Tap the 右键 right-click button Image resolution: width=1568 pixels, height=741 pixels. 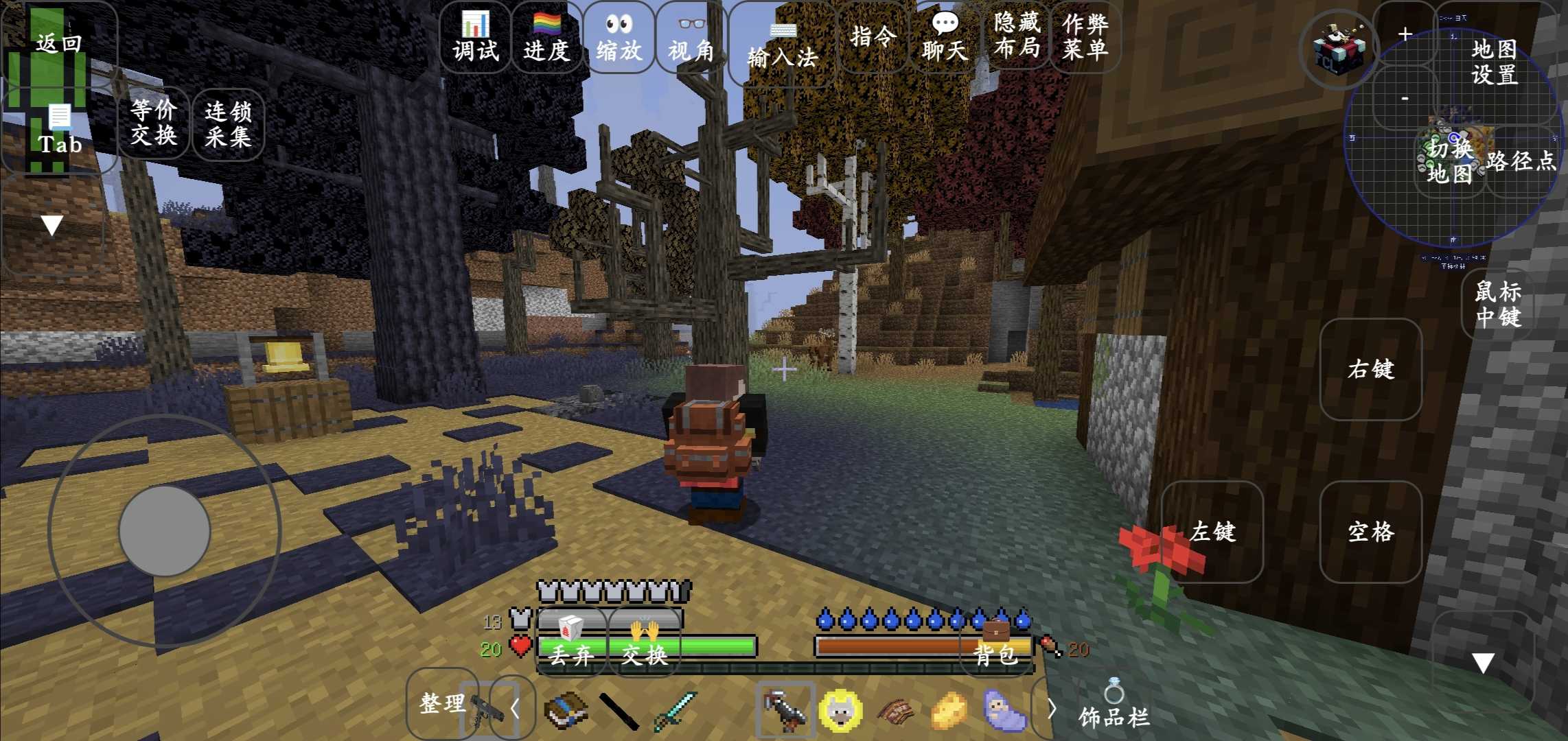[x=1370, y=370]
